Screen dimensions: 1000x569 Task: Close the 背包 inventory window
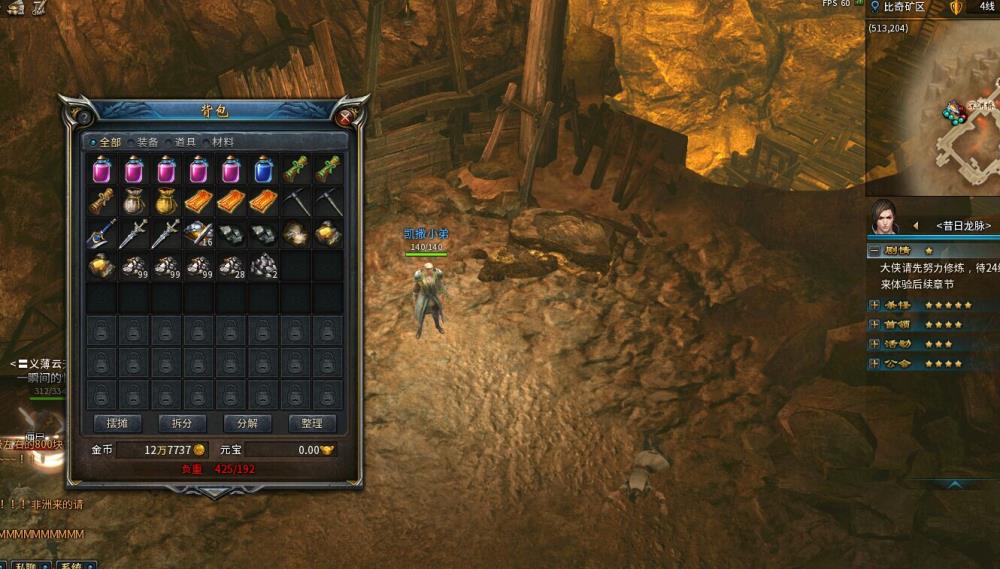point(345,117)
